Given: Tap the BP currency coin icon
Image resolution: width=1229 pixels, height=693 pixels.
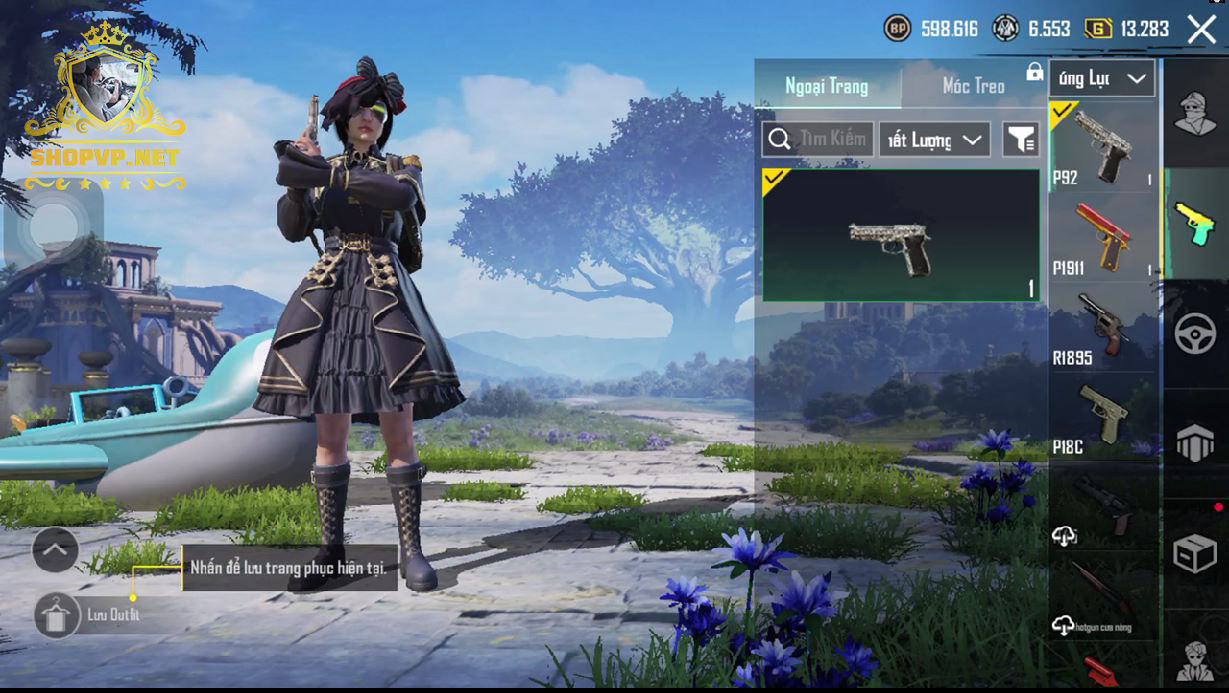Looking at the screenshot, I should [x=897, y=28].
